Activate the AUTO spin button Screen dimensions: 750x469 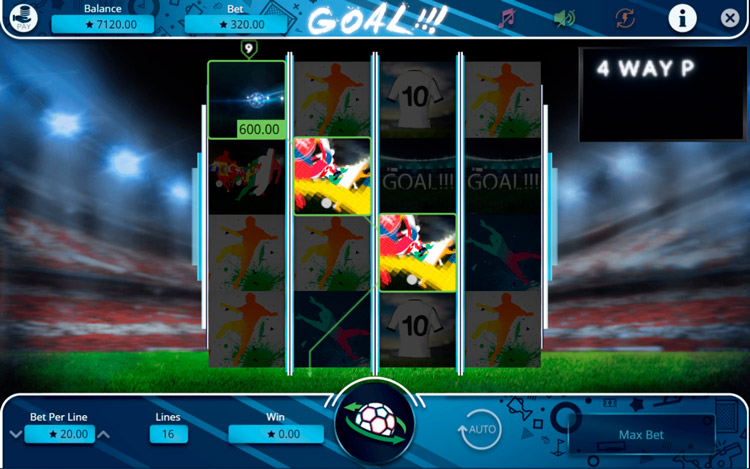pos(480,430)
